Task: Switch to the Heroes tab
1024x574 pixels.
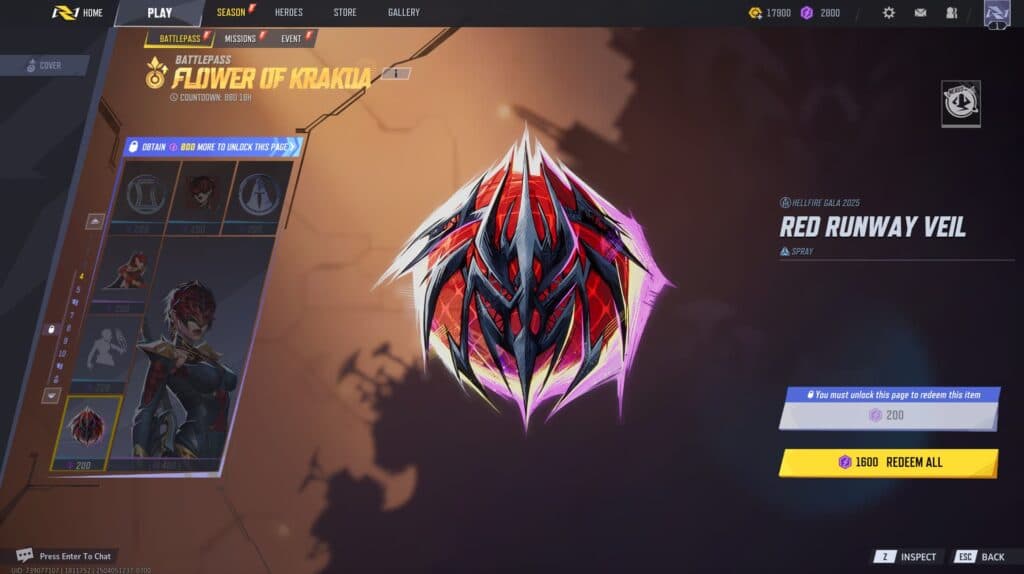Action: point(288,13)
